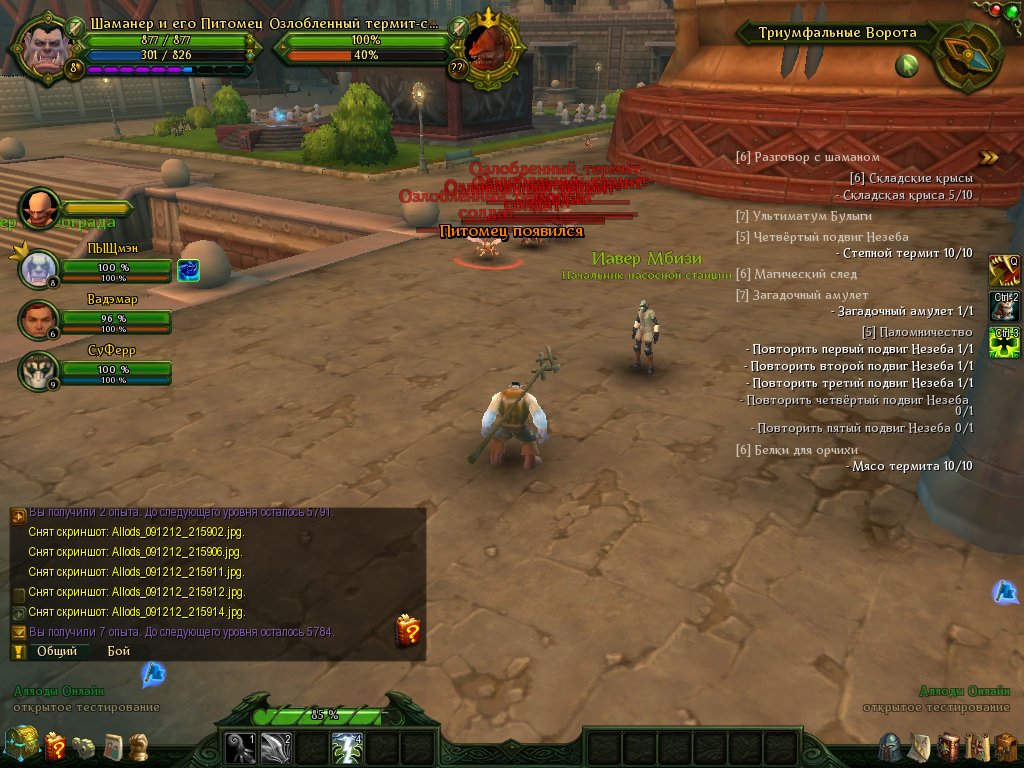Use hotbar skill in slot 1

(x=240, y=747)
